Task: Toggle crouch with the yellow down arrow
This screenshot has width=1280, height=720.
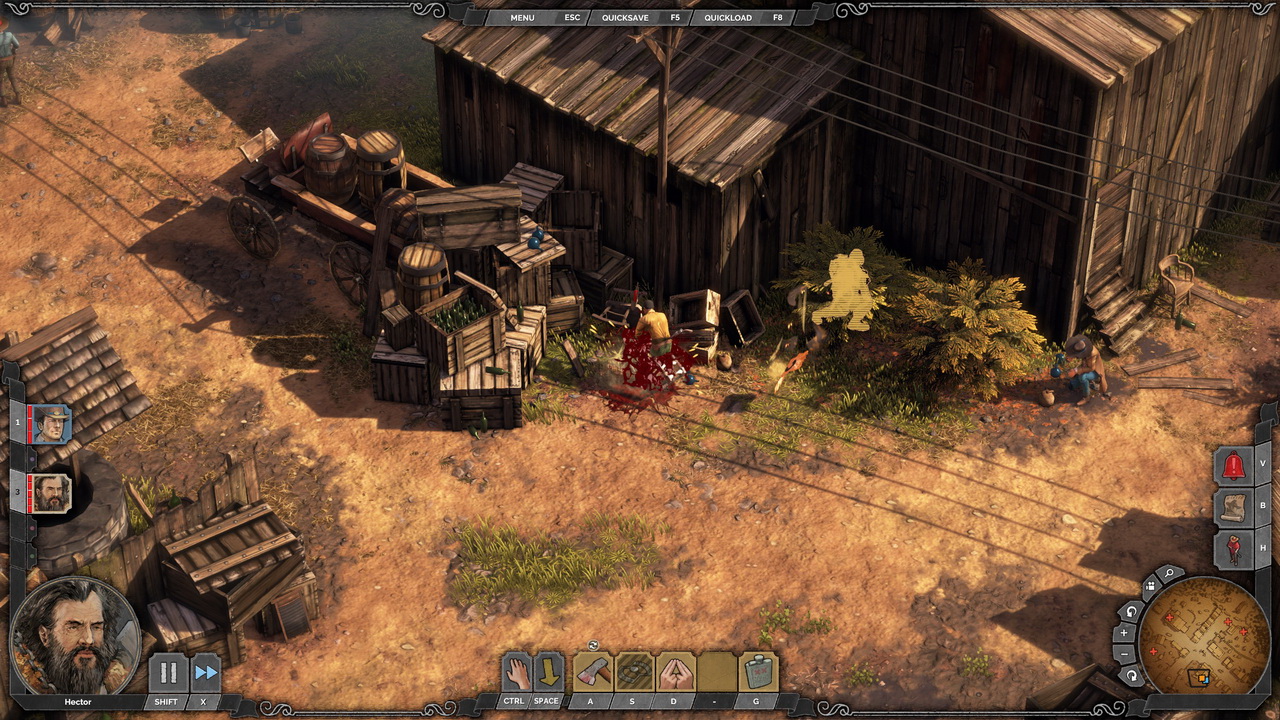Action: 548,672
